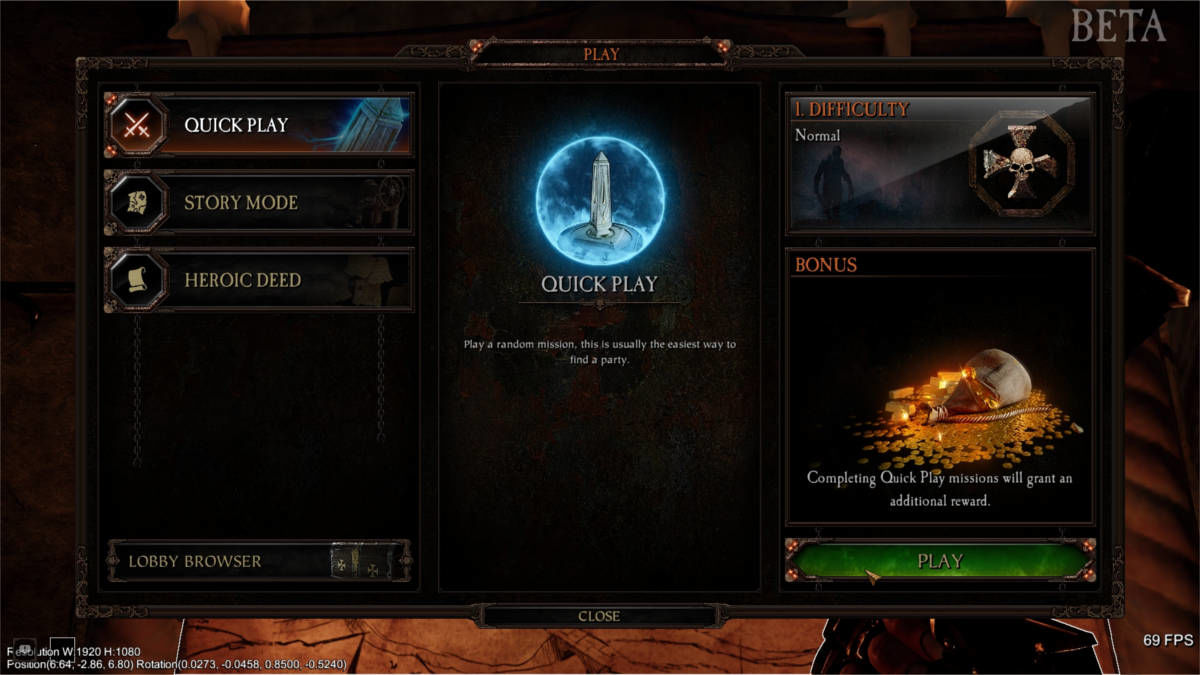Close the Play window
Image resolution: width=1200 pixels, height=675 pixels.
pyautogui.click(x=599, y=616)
